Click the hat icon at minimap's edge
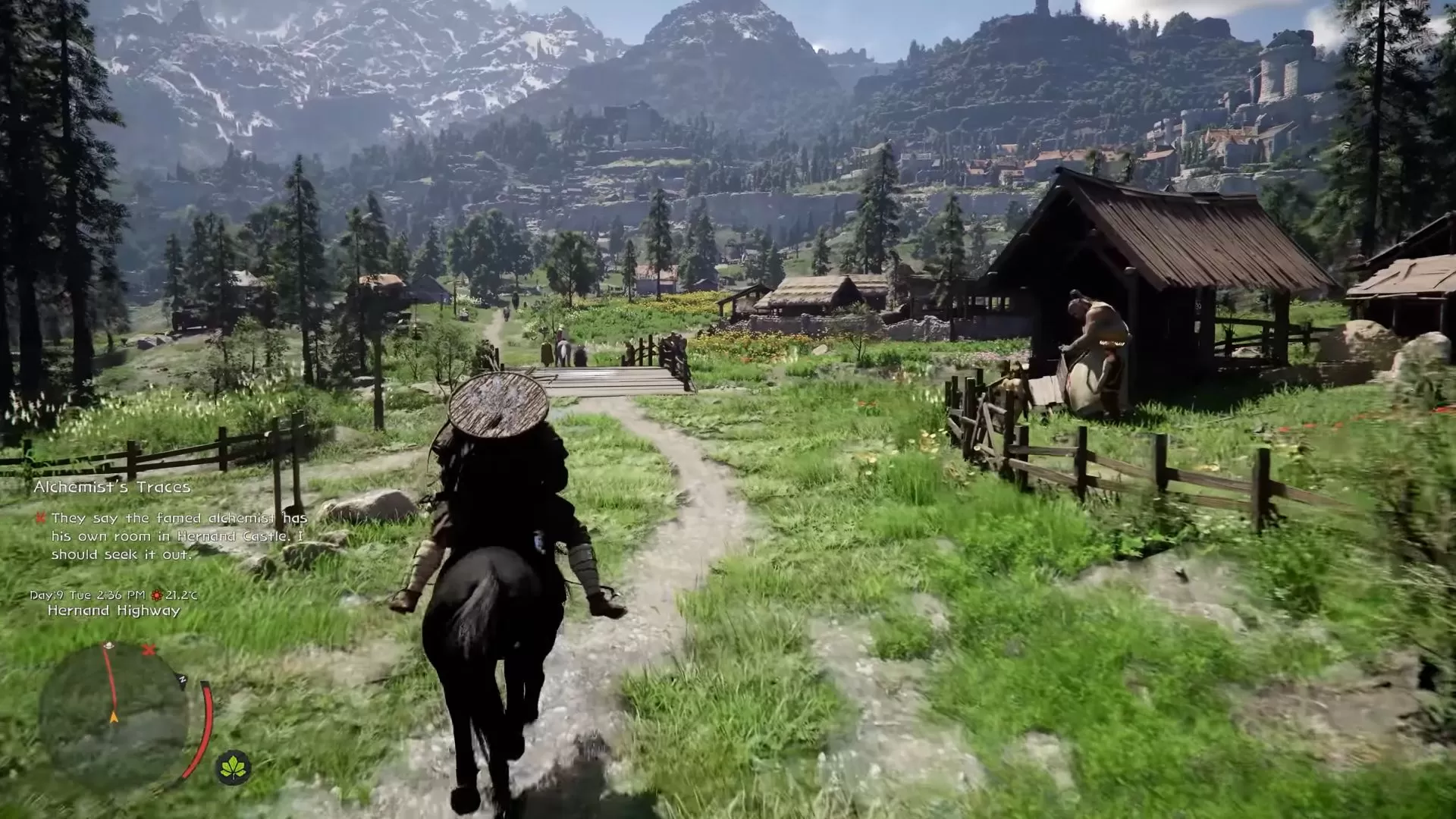1456x819 pixels. pos(108,645)
